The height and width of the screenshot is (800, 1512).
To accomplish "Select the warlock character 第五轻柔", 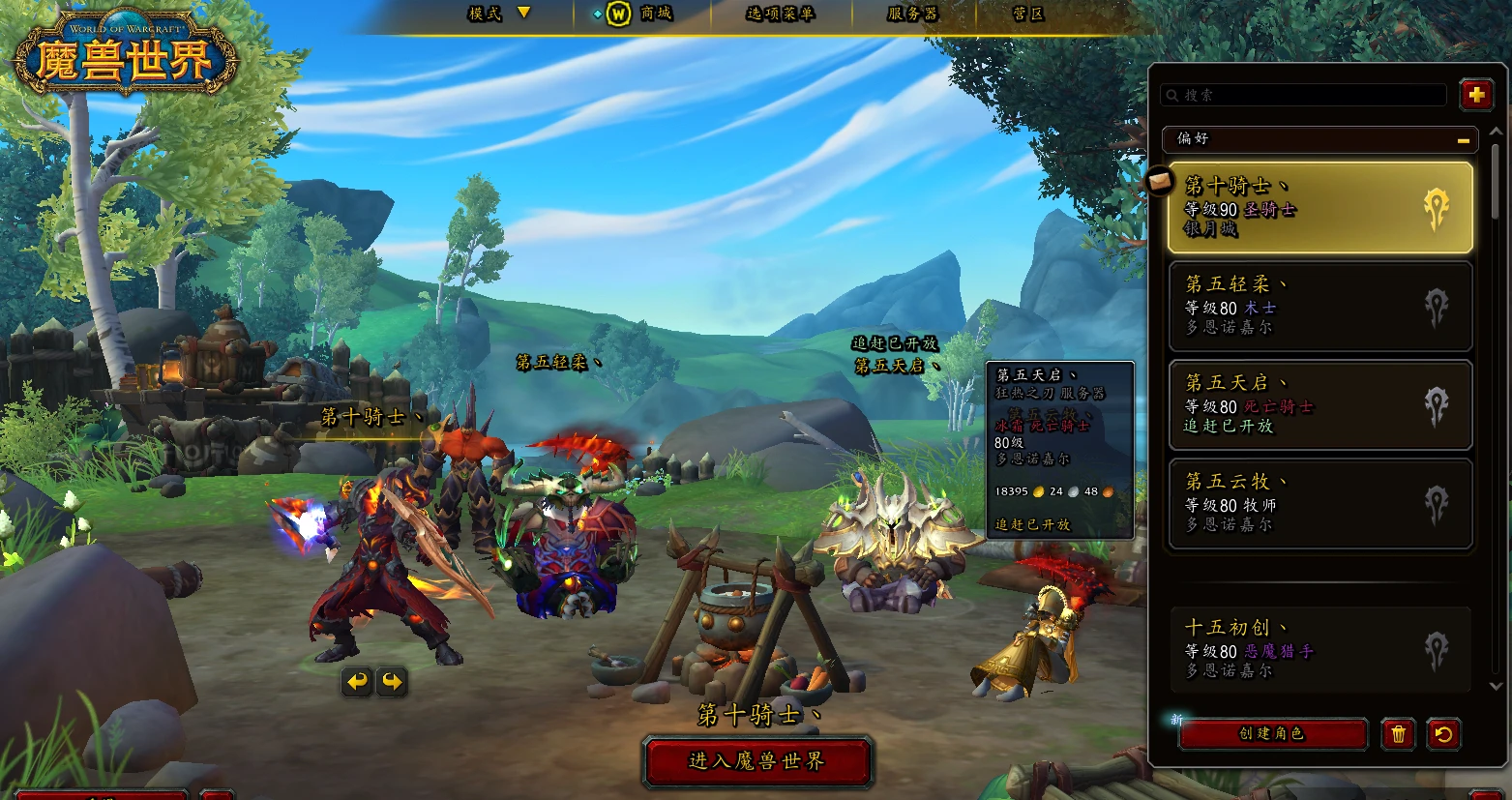I will tap(1319, 306).
